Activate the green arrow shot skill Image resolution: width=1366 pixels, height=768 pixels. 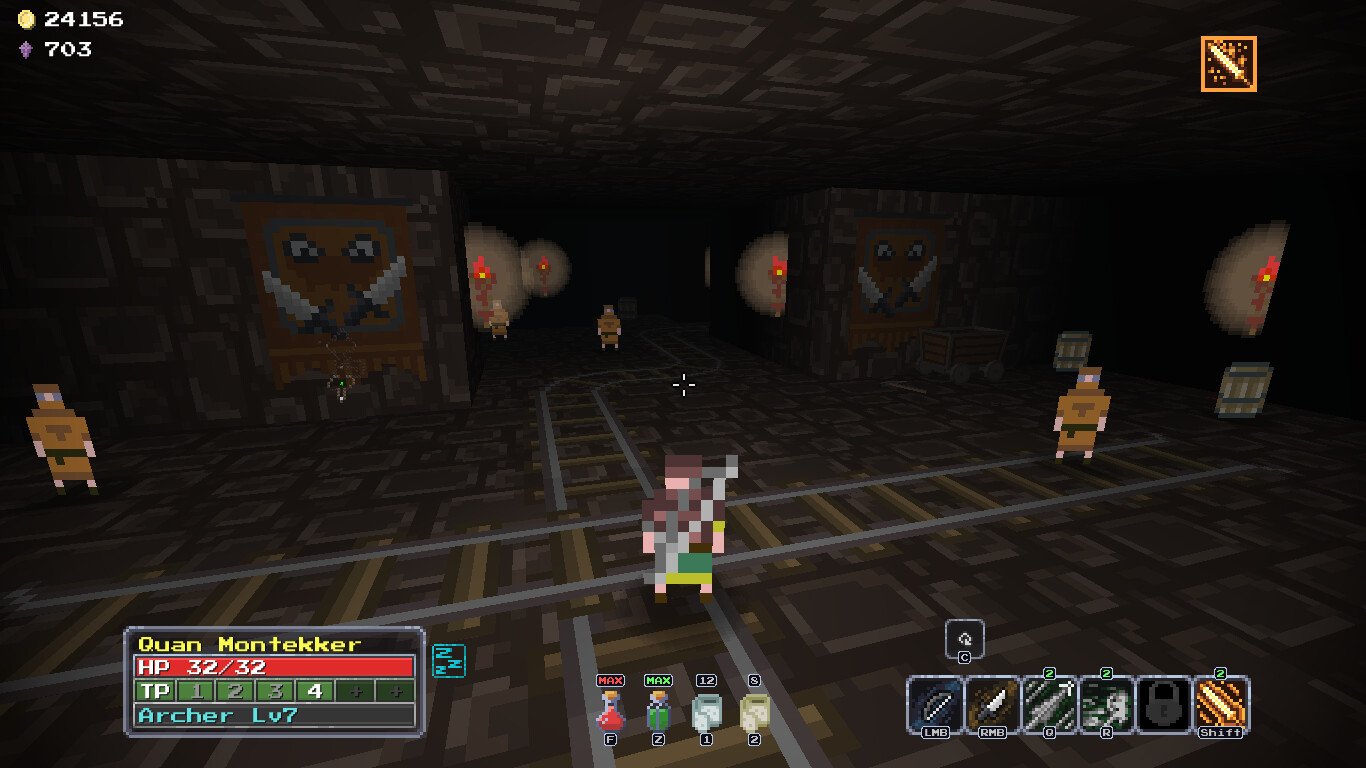point(1050,704)
